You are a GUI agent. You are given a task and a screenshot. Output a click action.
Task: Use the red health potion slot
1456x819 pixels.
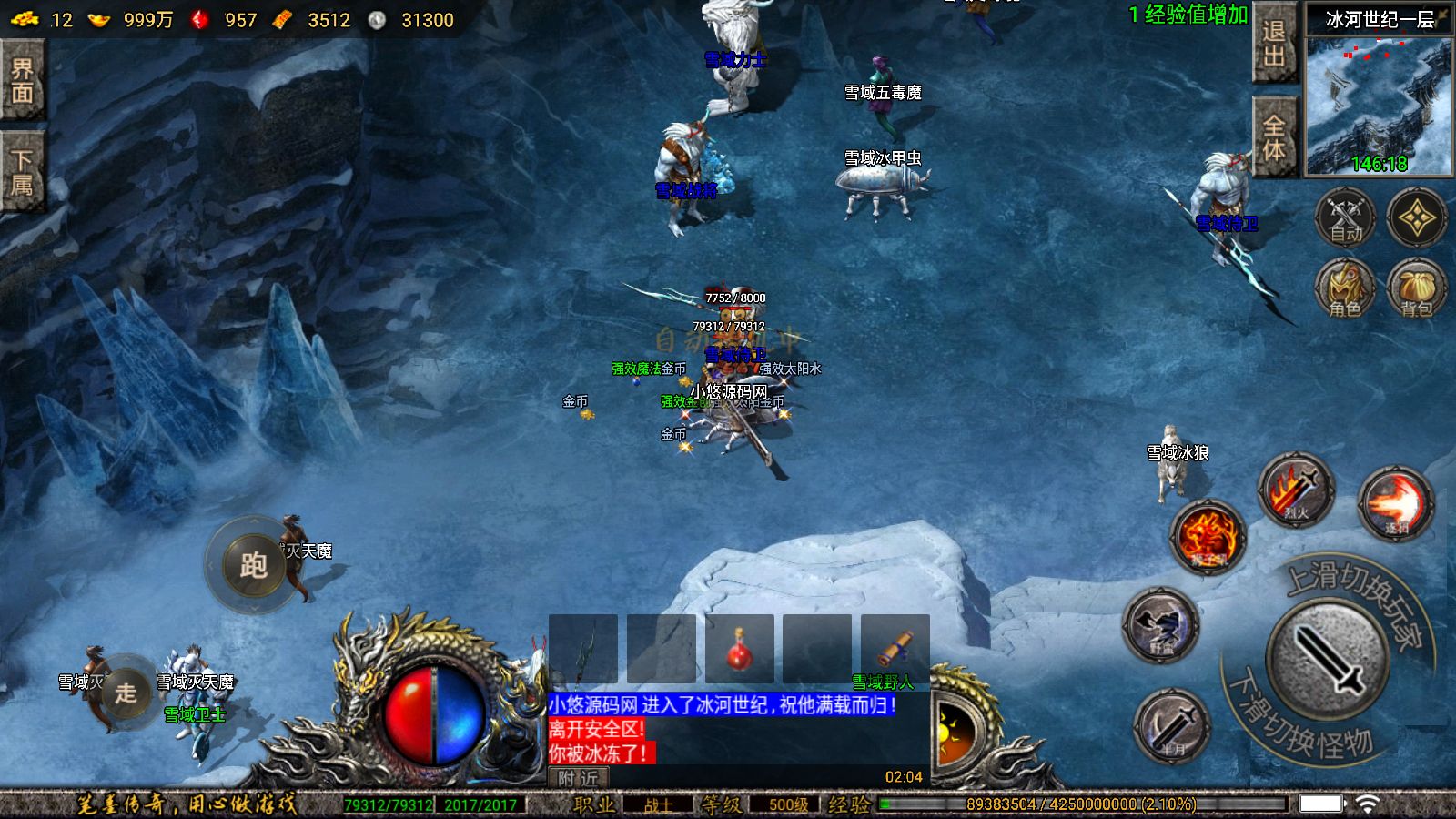[x=739, y=649]
